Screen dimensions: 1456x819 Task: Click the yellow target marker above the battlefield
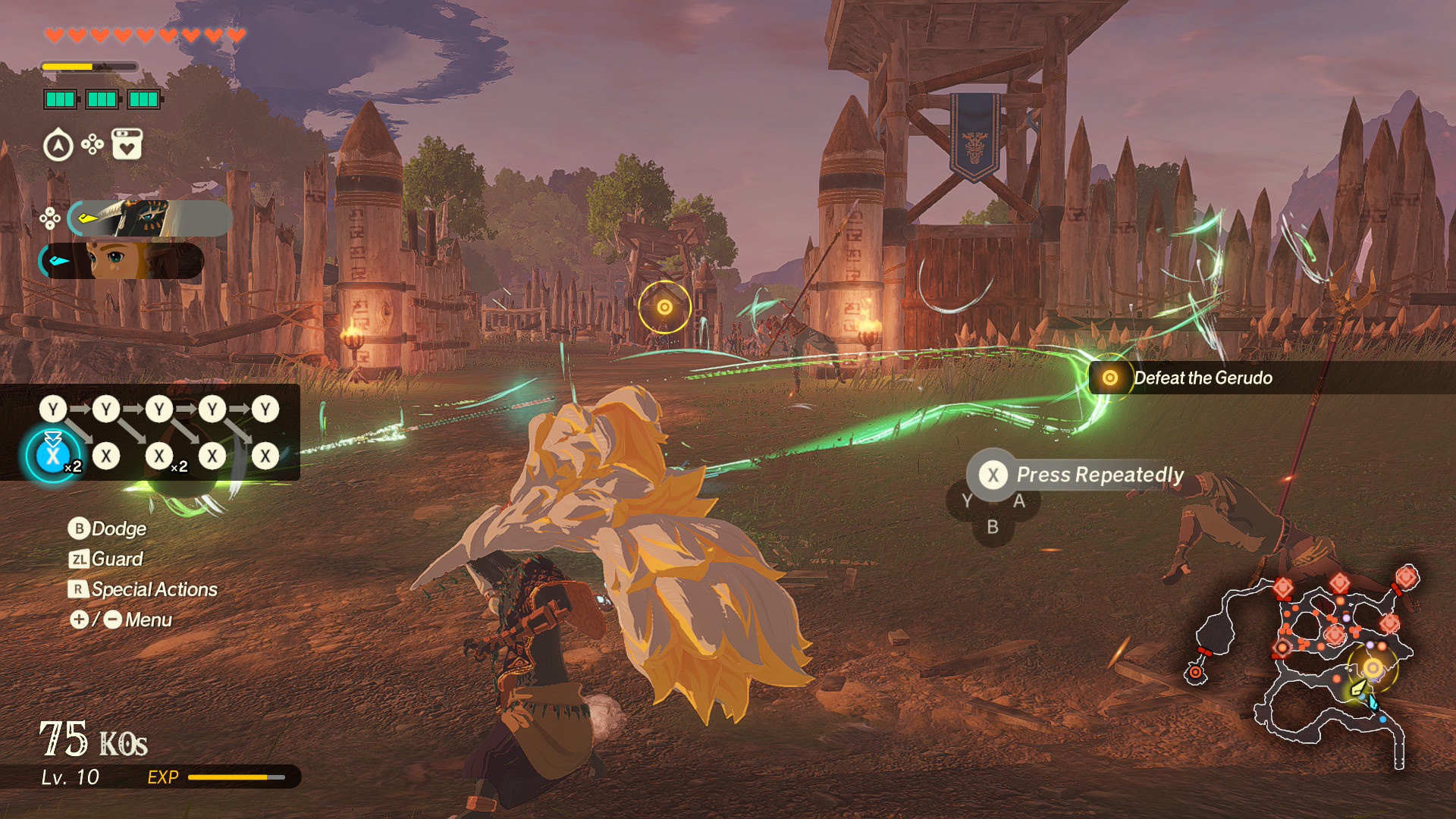(x=664, y=307)
